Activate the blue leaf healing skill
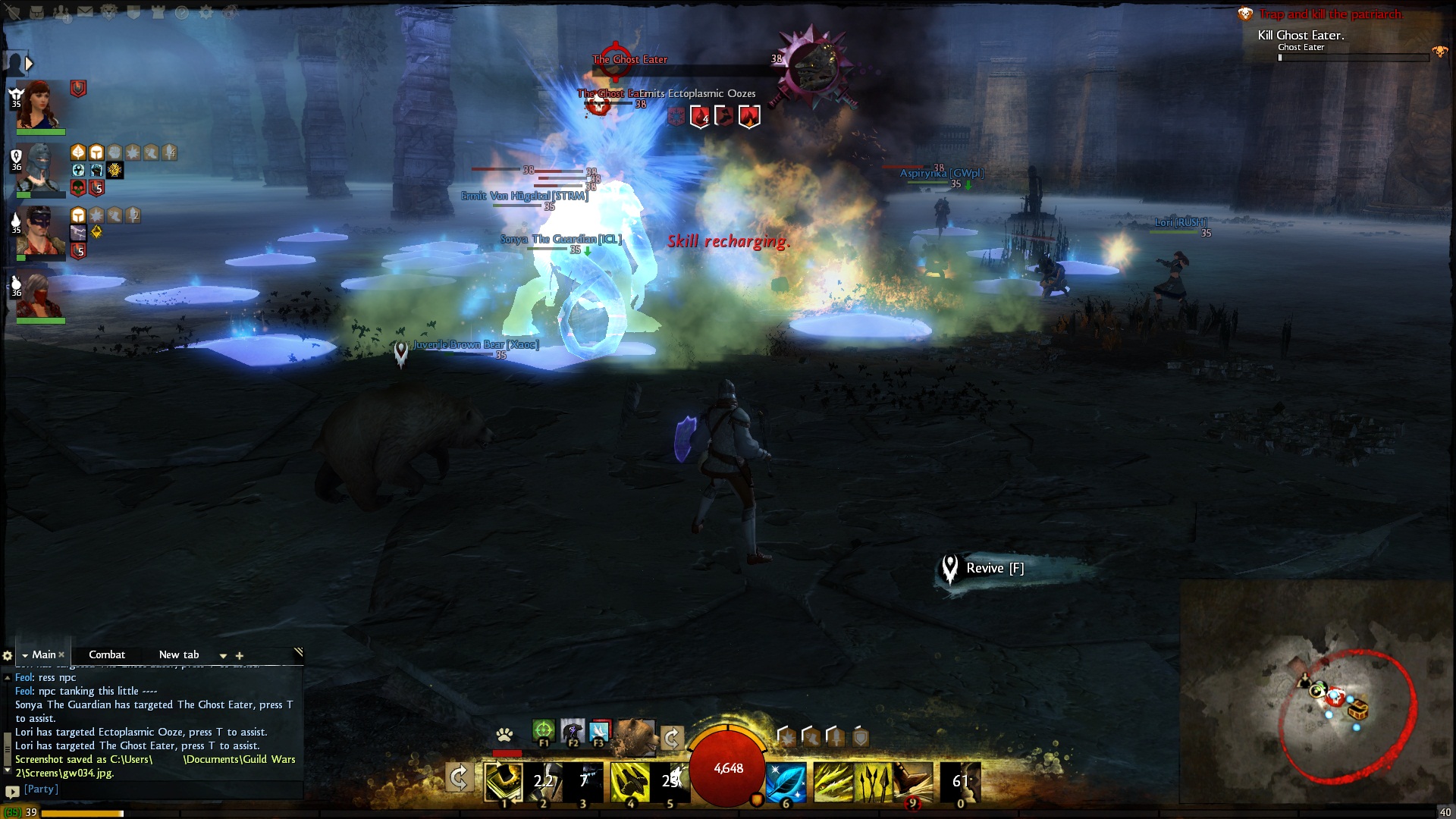The width and height of the screenshot is (1456, 819). click(786, 782)
